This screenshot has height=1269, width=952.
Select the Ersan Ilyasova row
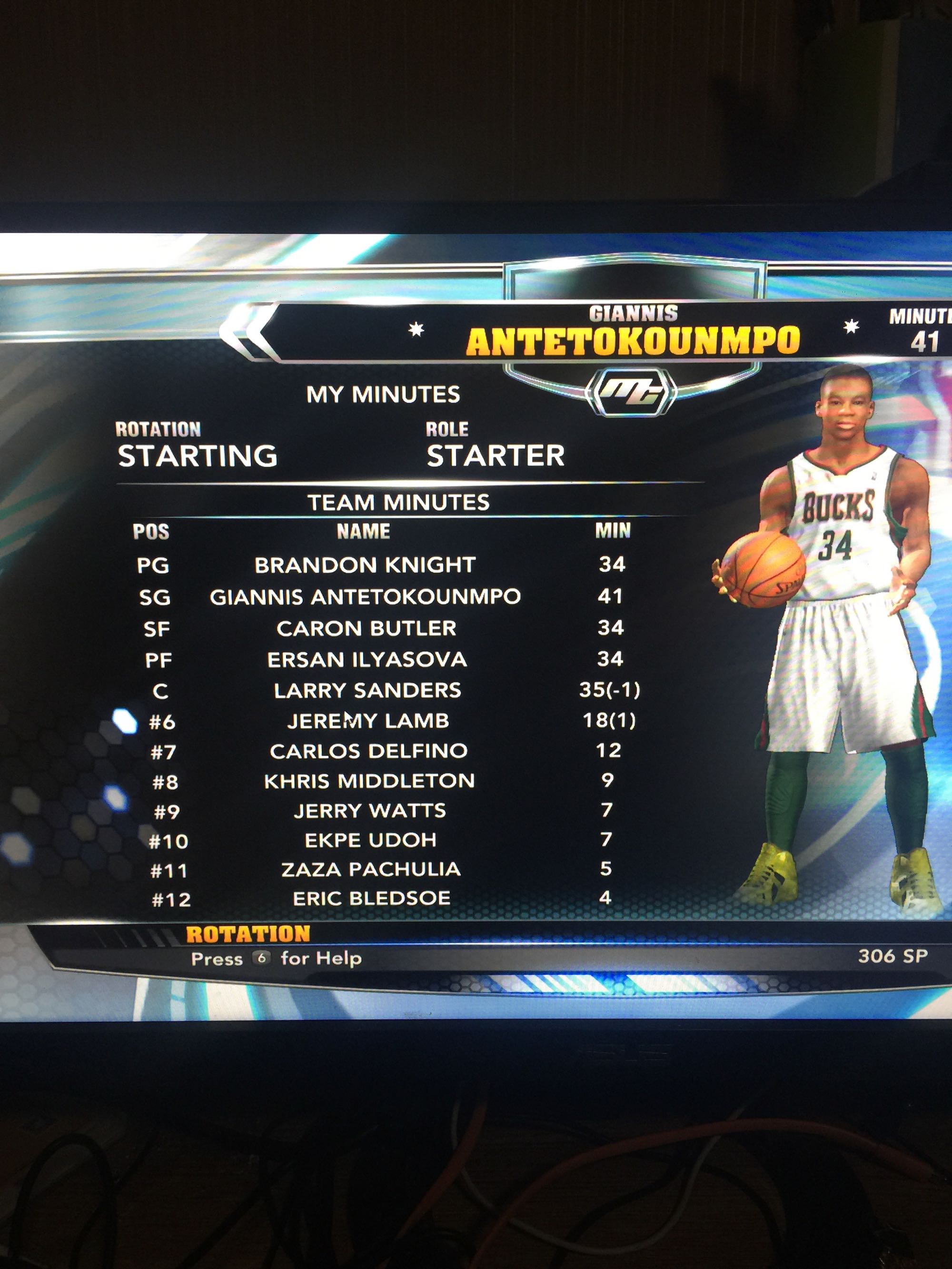click(x=367, y=660)
